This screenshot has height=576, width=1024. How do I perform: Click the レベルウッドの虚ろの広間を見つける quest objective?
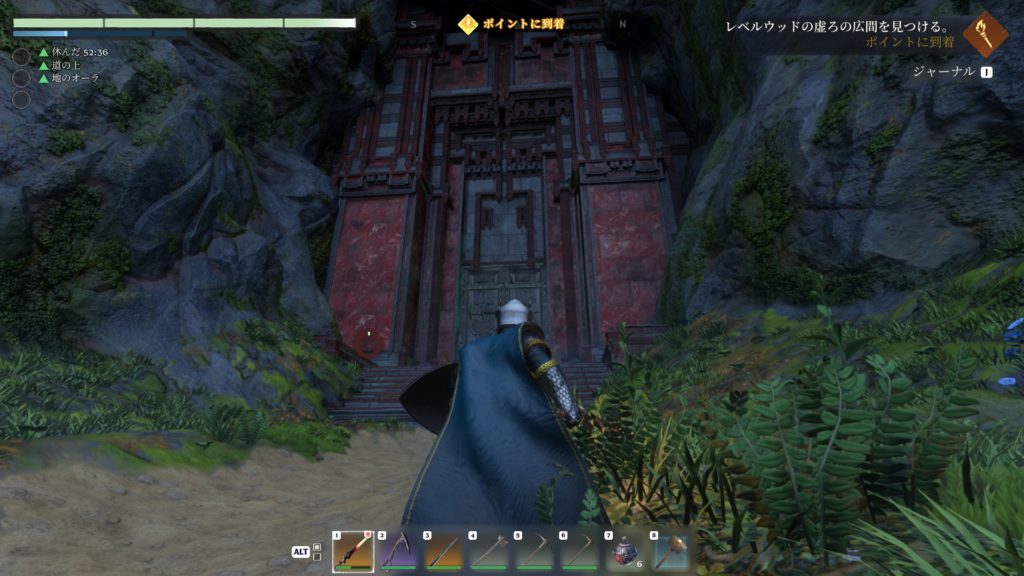click(x=838, y=27)
